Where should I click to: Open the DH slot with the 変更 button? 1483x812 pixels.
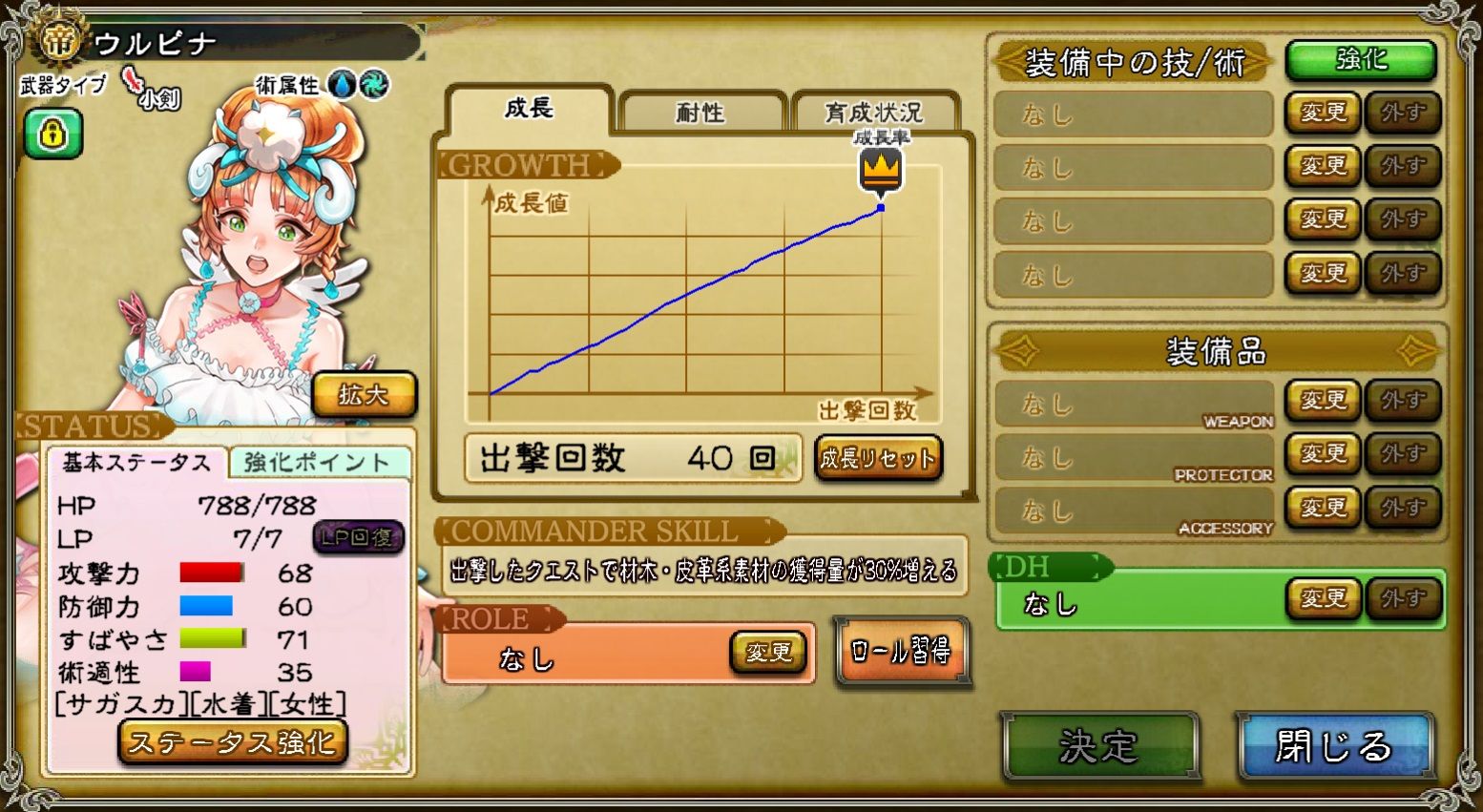[x=1324, y=599]
